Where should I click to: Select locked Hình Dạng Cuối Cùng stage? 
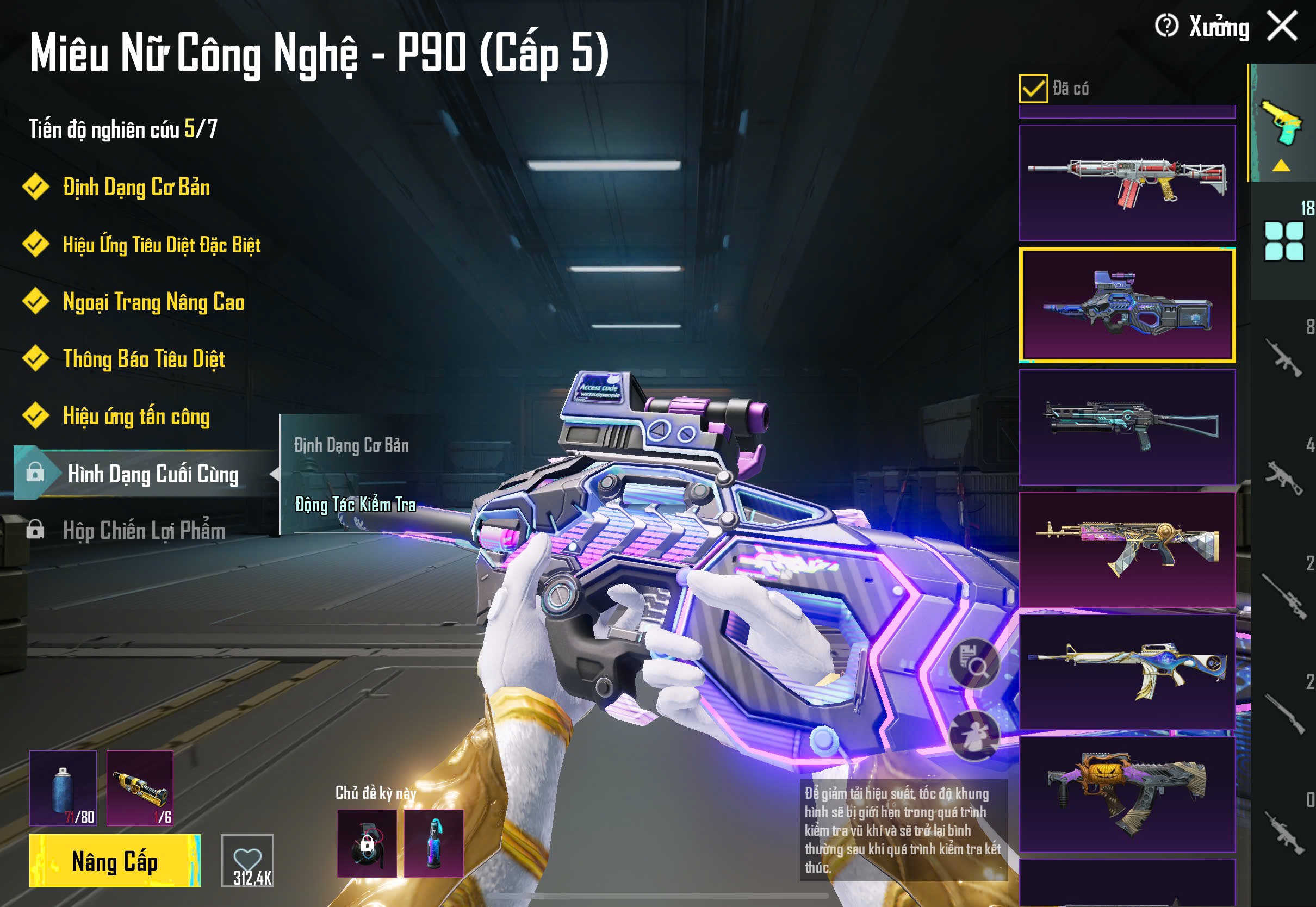pos(152,474)
